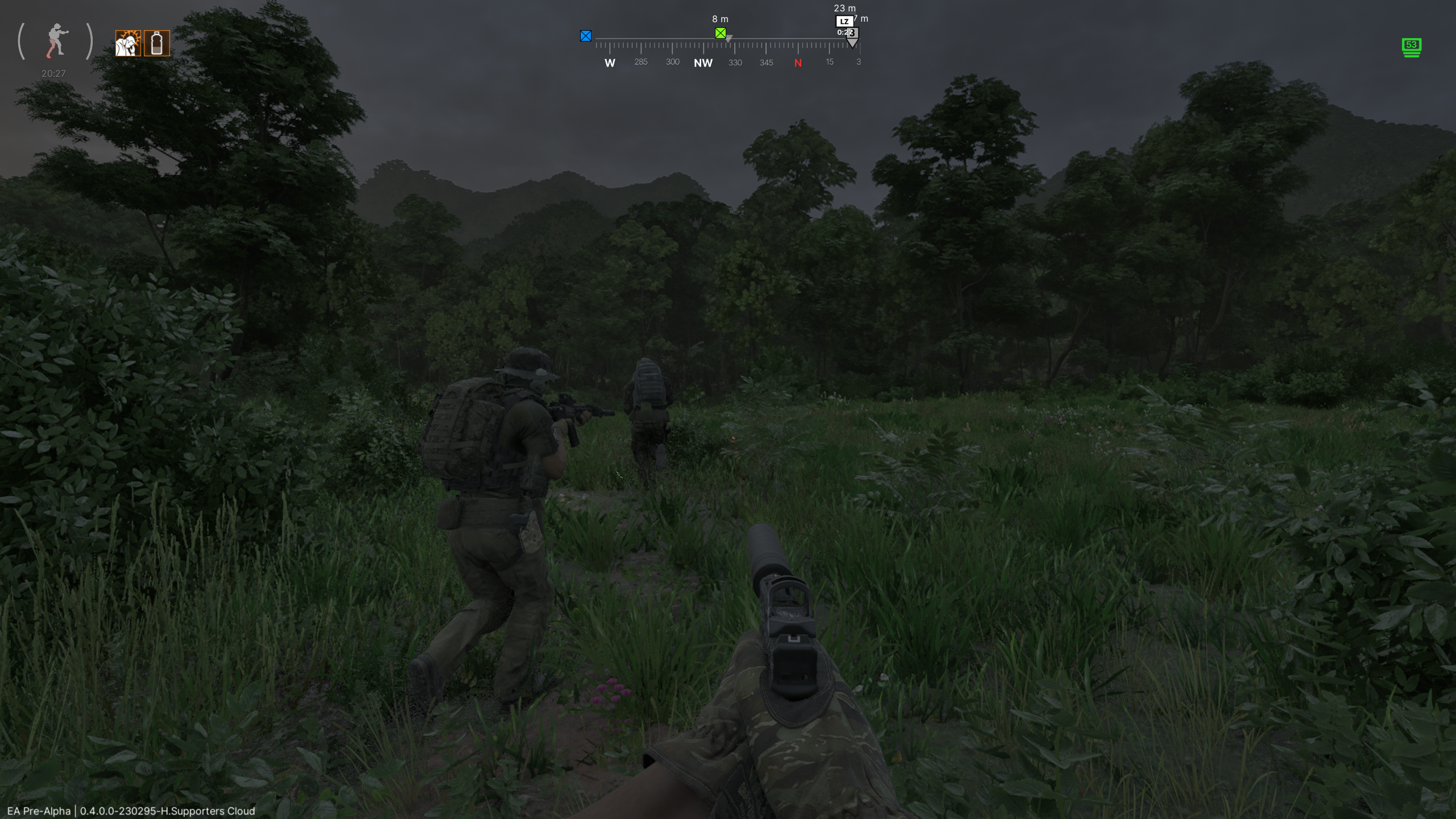The image size is (1456, 819).
Task: Click the LZ landing zone marker on compass
Action: coord(843,22)
